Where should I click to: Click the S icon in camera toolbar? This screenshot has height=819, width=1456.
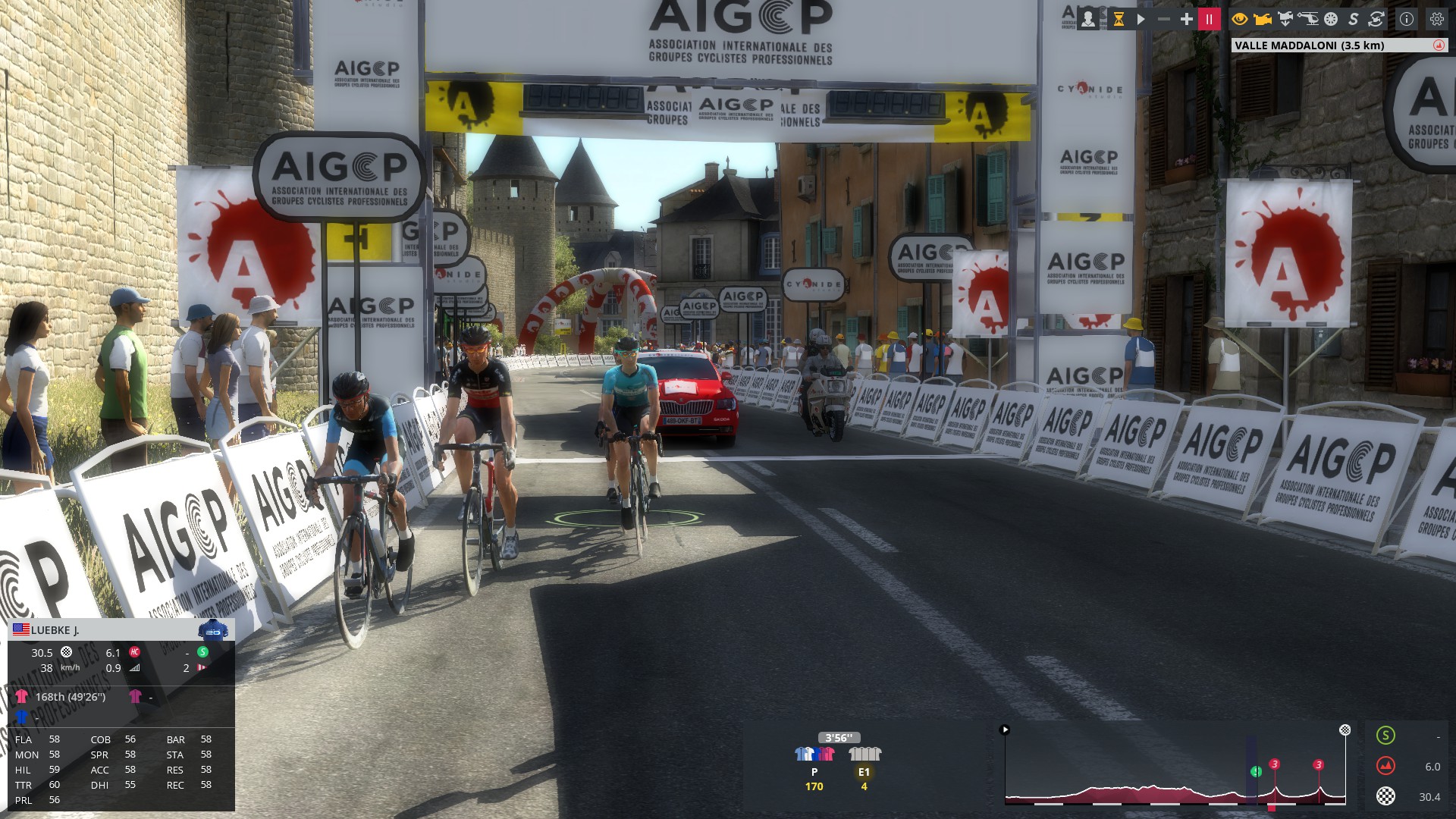click(1353, 20)
